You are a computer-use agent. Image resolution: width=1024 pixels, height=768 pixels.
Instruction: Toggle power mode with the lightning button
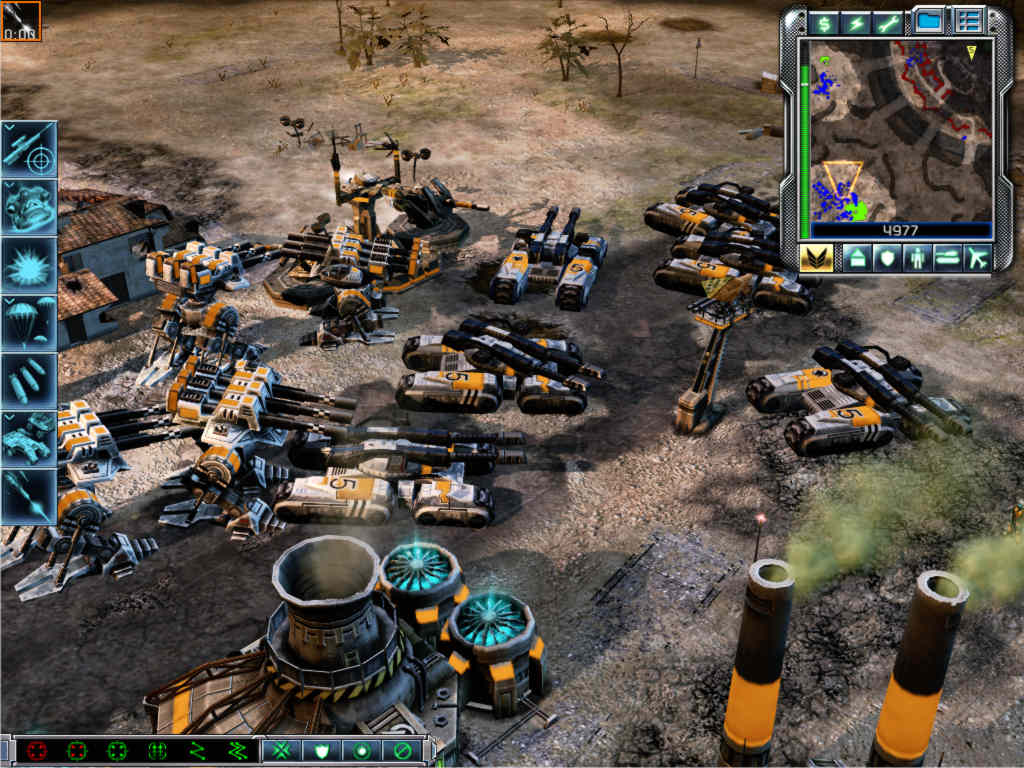[x=856, y=22]
